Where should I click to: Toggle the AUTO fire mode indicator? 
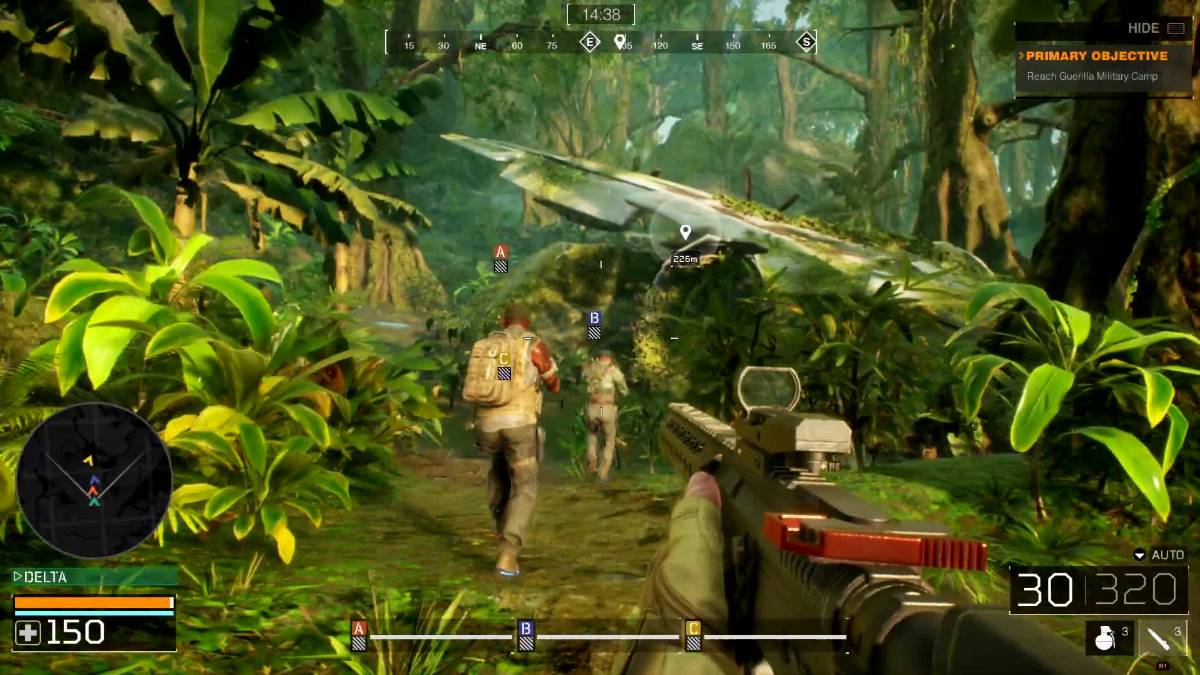(x=1159, y=555)
